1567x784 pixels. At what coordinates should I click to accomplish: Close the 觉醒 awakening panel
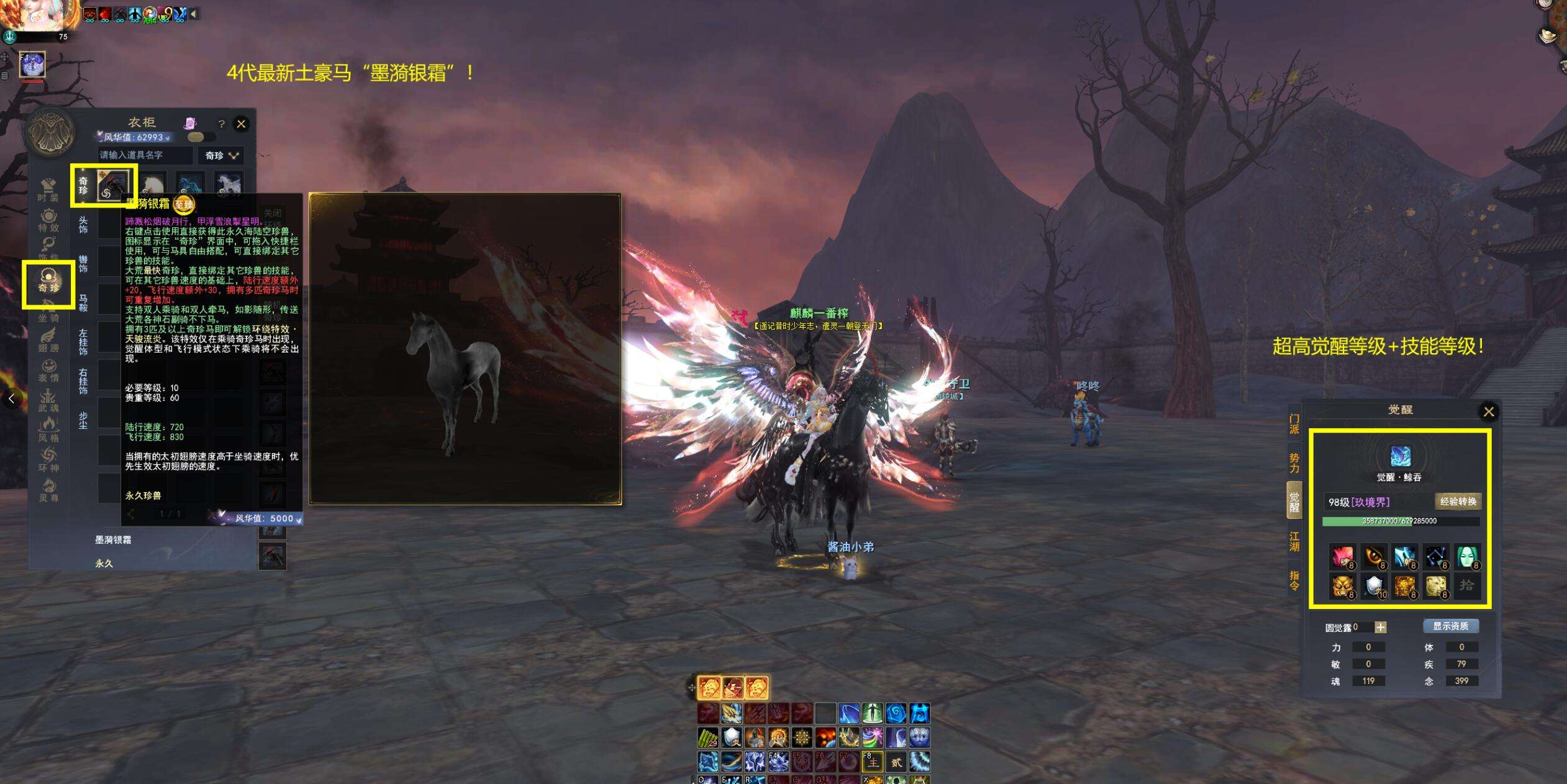coord(1488,412)
